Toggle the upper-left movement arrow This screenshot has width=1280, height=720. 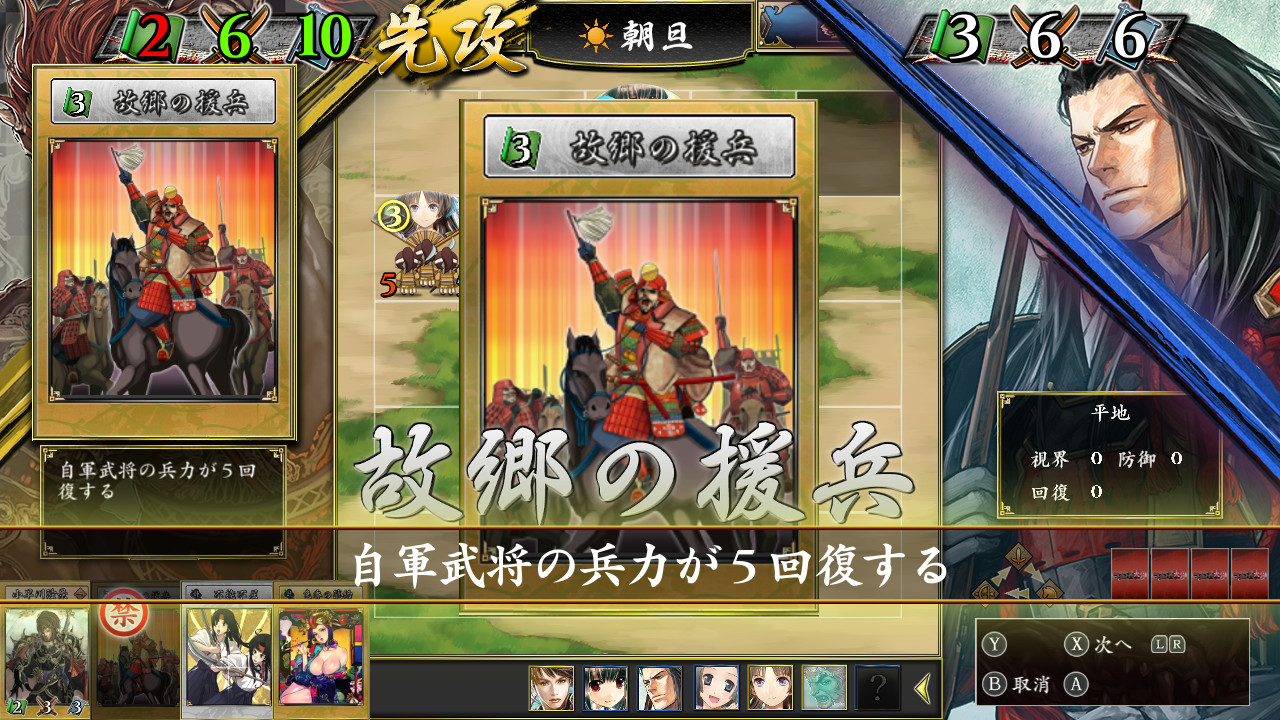[999, 576]
